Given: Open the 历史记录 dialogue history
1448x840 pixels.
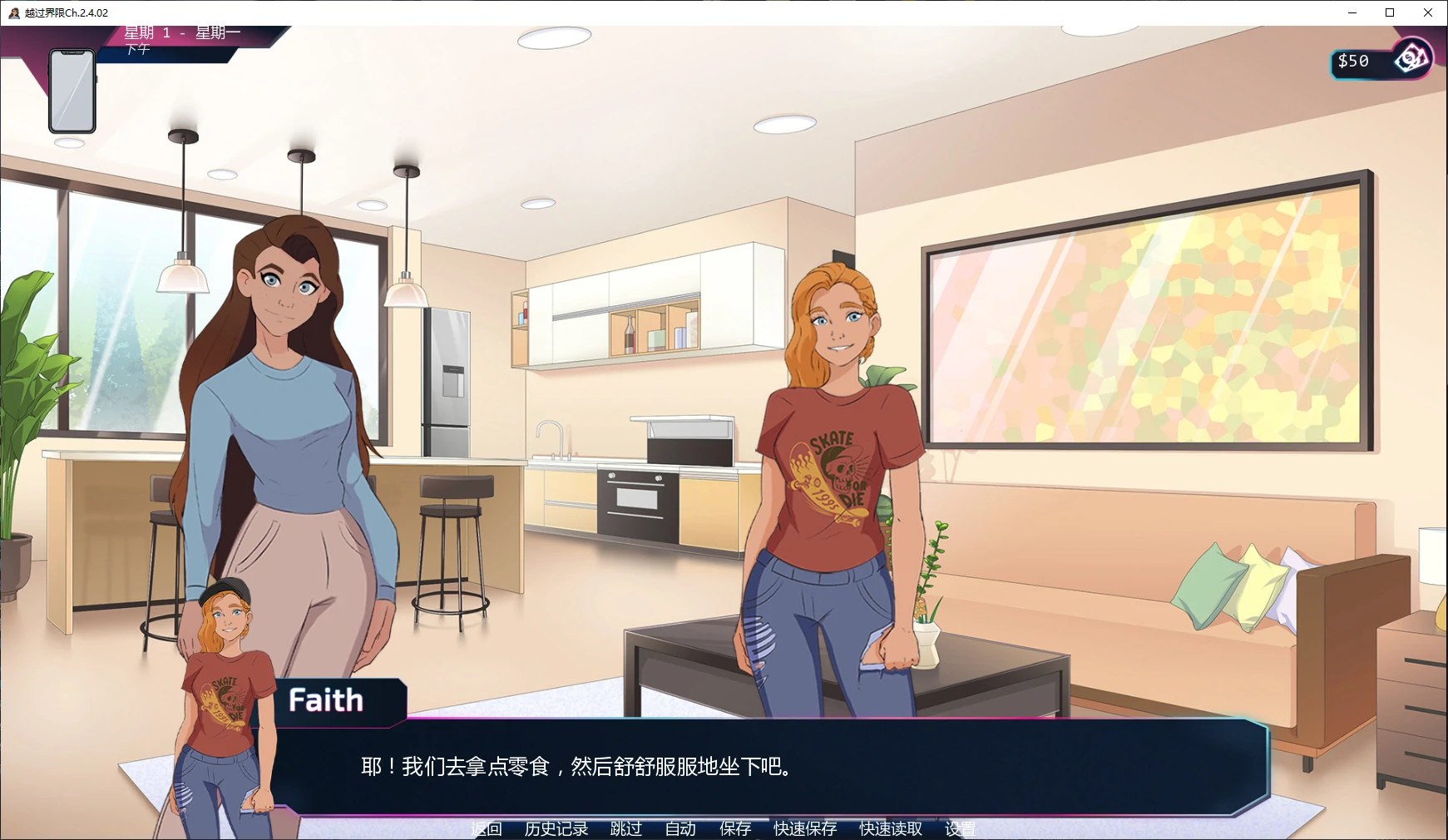Looking at the screenshot, I should [x=556, y=828].
